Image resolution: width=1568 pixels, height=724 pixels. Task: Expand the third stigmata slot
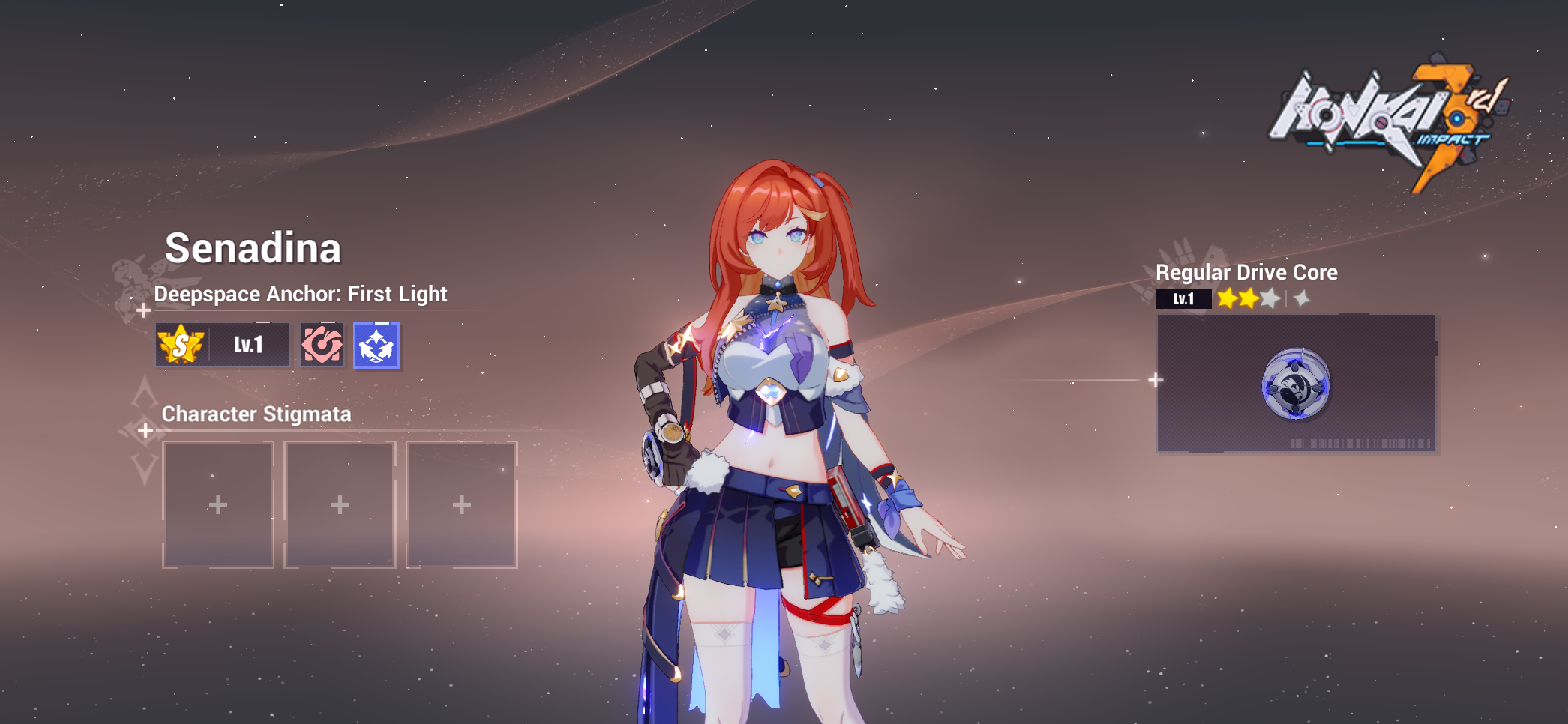[460, 504]
